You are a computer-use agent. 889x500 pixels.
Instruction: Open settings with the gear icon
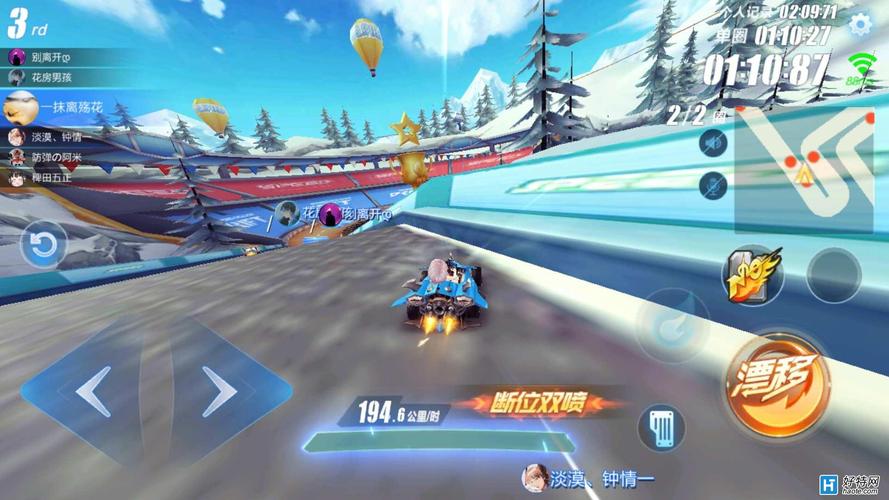860,25
